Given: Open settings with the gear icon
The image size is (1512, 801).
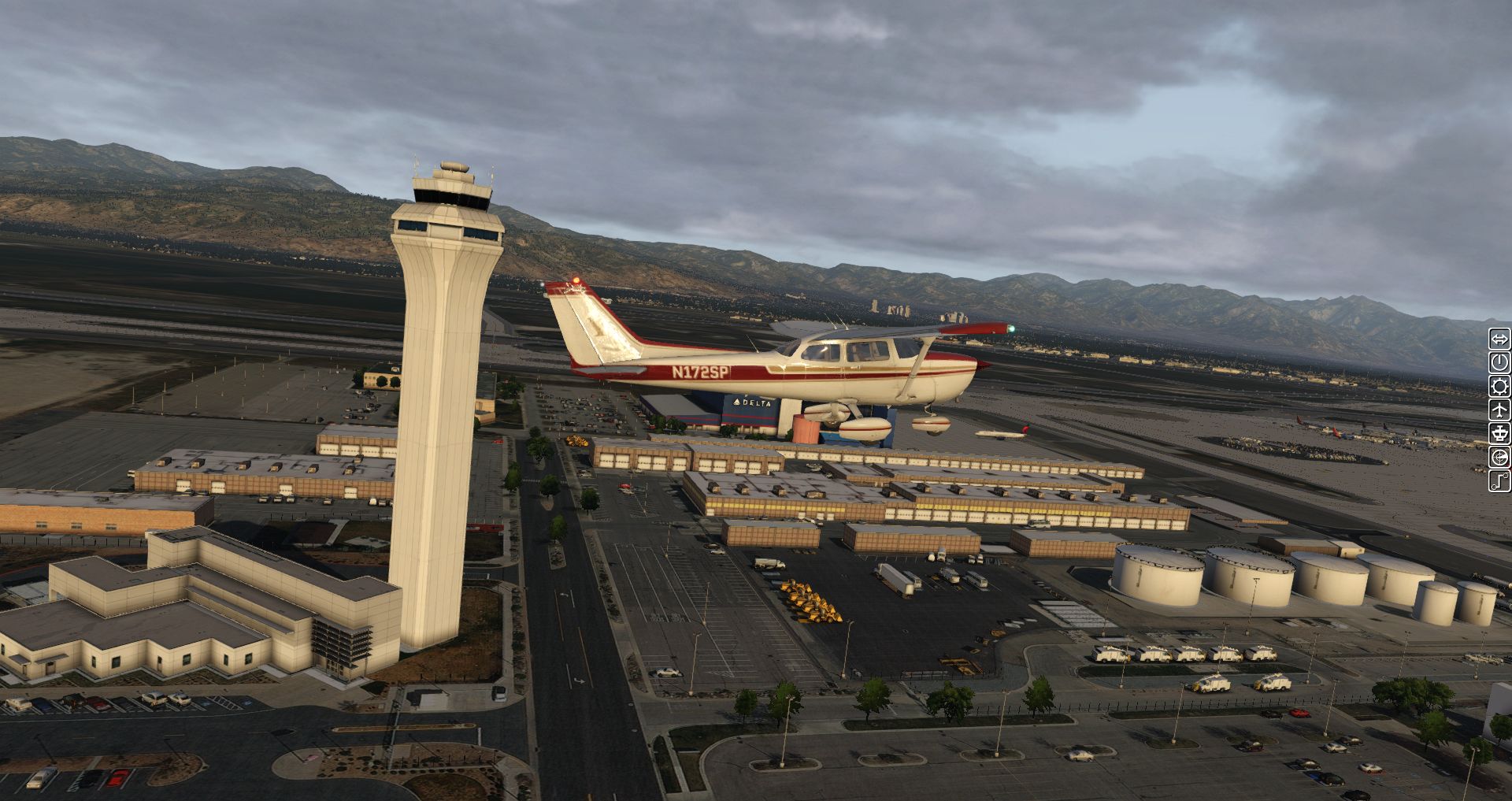Looking at the screenshot, I should [x=1499, y=387].
